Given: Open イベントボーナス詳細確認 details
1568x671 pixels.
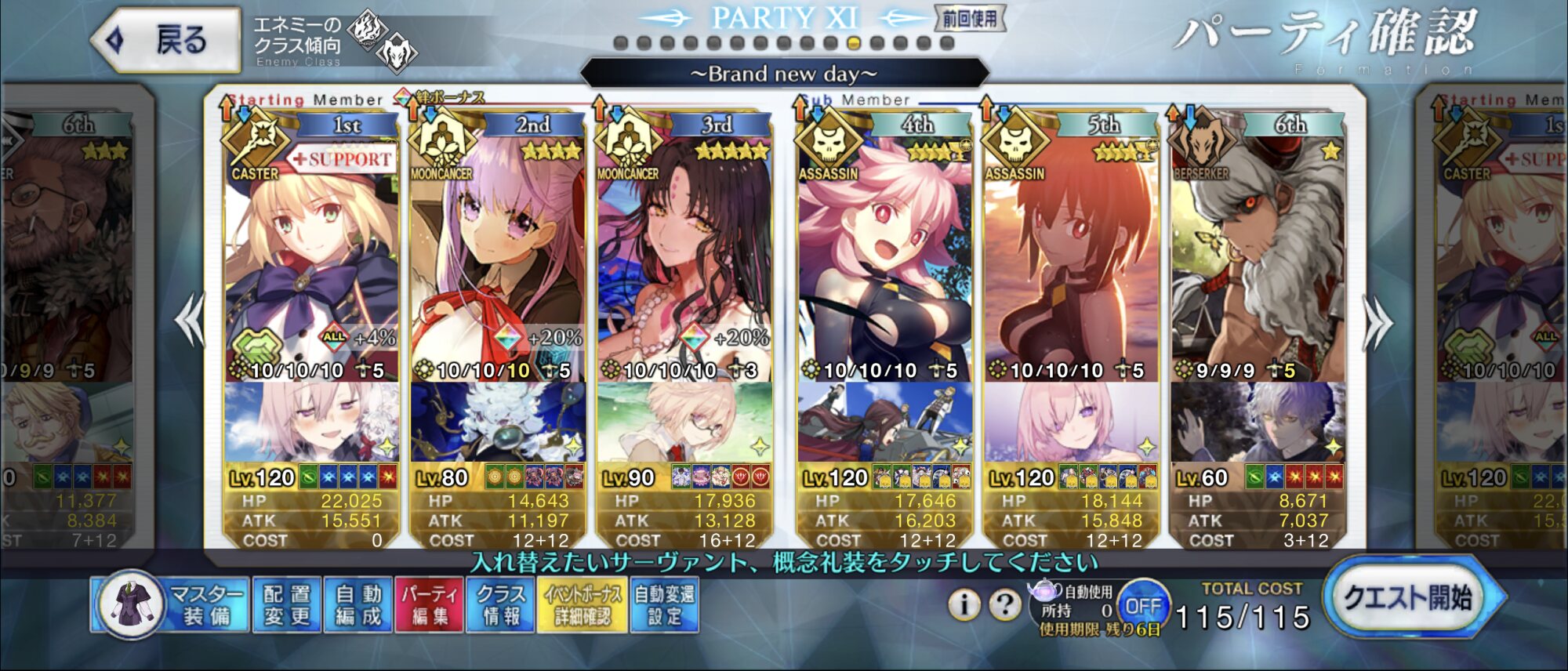Looking at the screenshot, I should pos(583,604).
